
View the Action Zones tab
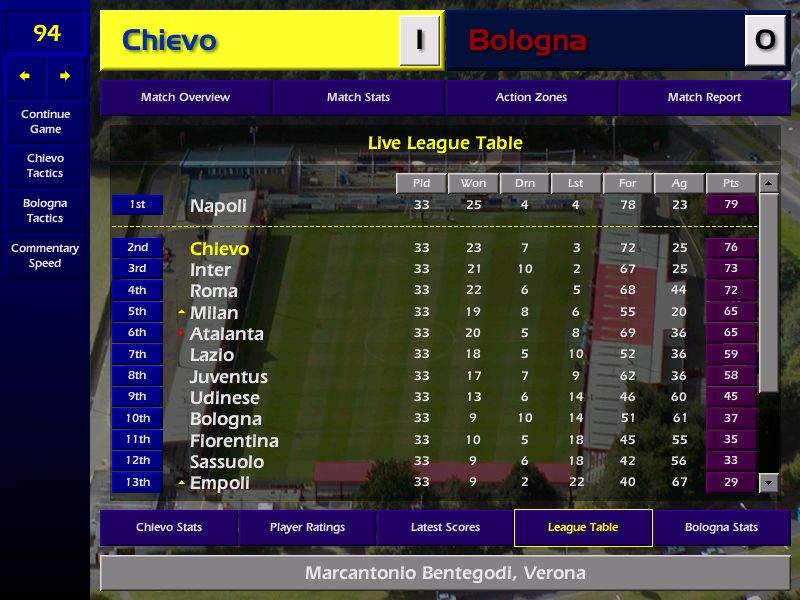pos(531,97)
